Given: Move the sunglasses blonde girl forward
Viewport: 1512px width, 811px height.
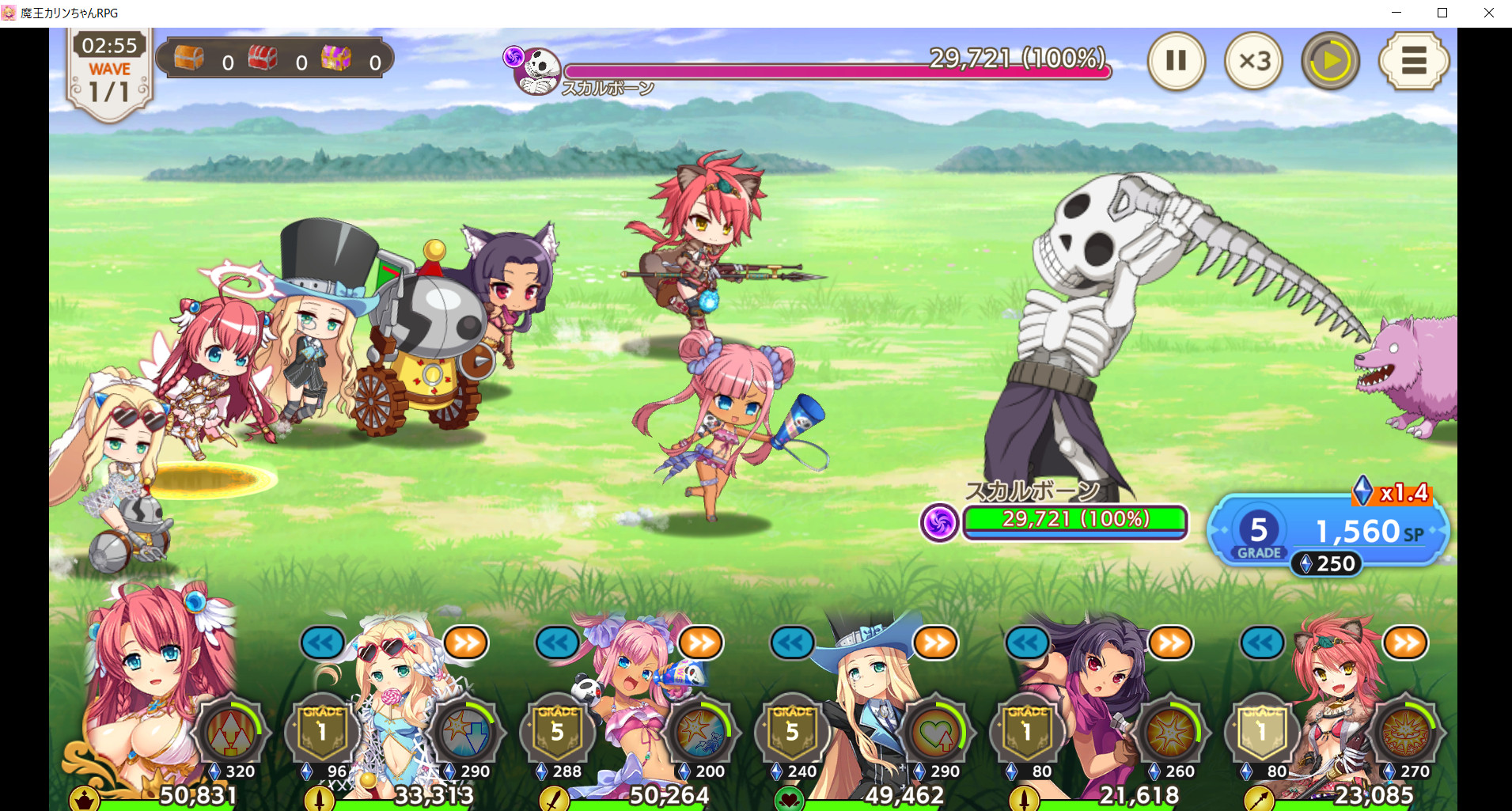Looking at the screenshot, I should click(x=466, y=642).
